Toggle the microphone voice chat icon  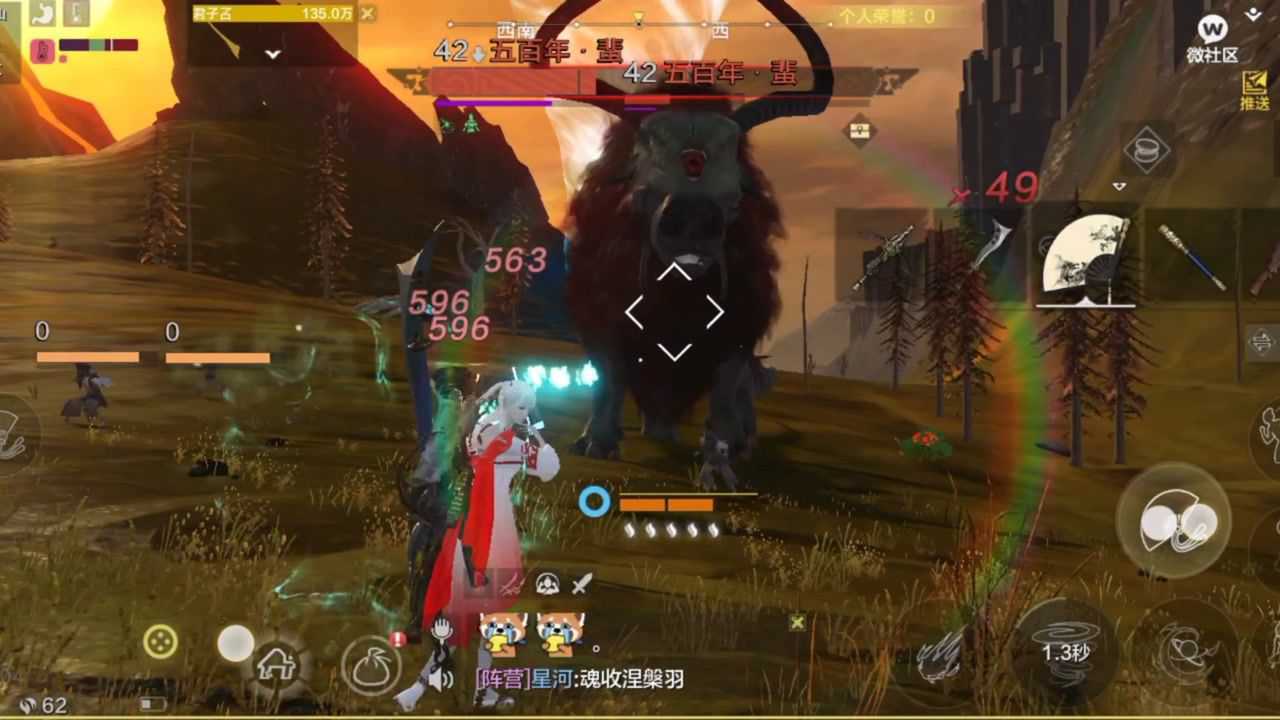tap(442, 626)
